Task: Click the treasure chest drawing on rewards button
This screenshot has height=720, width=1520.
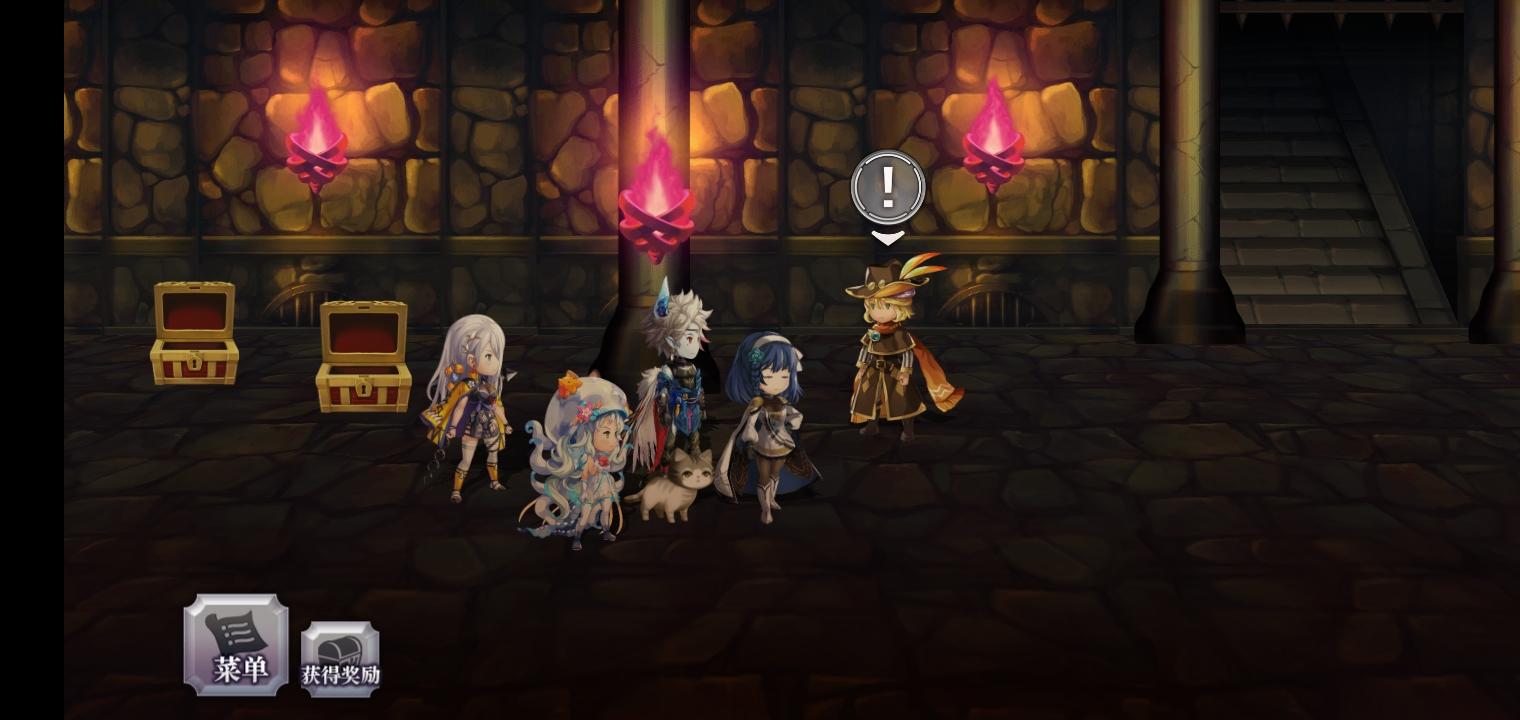Action: coord(340,638)
